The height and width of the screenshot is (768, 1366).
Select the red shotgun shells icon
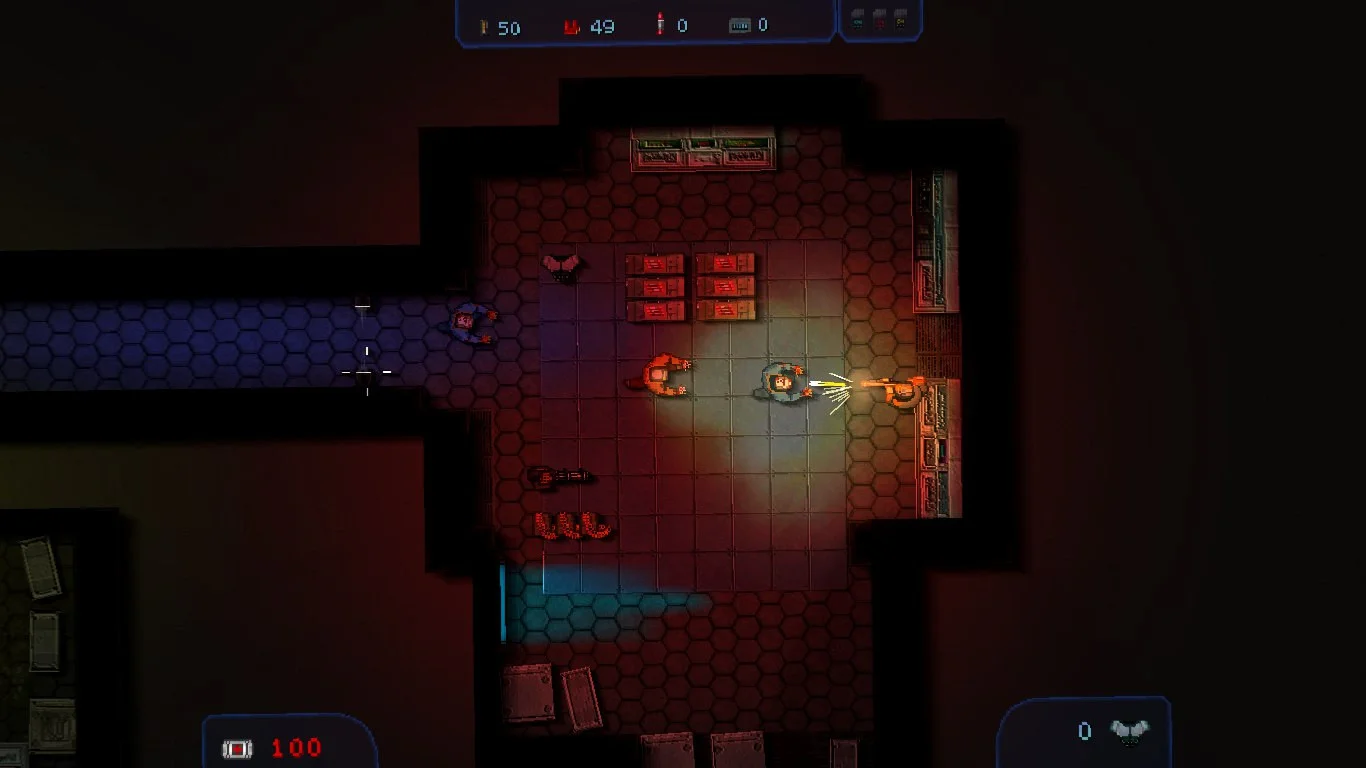pos(572,27)
